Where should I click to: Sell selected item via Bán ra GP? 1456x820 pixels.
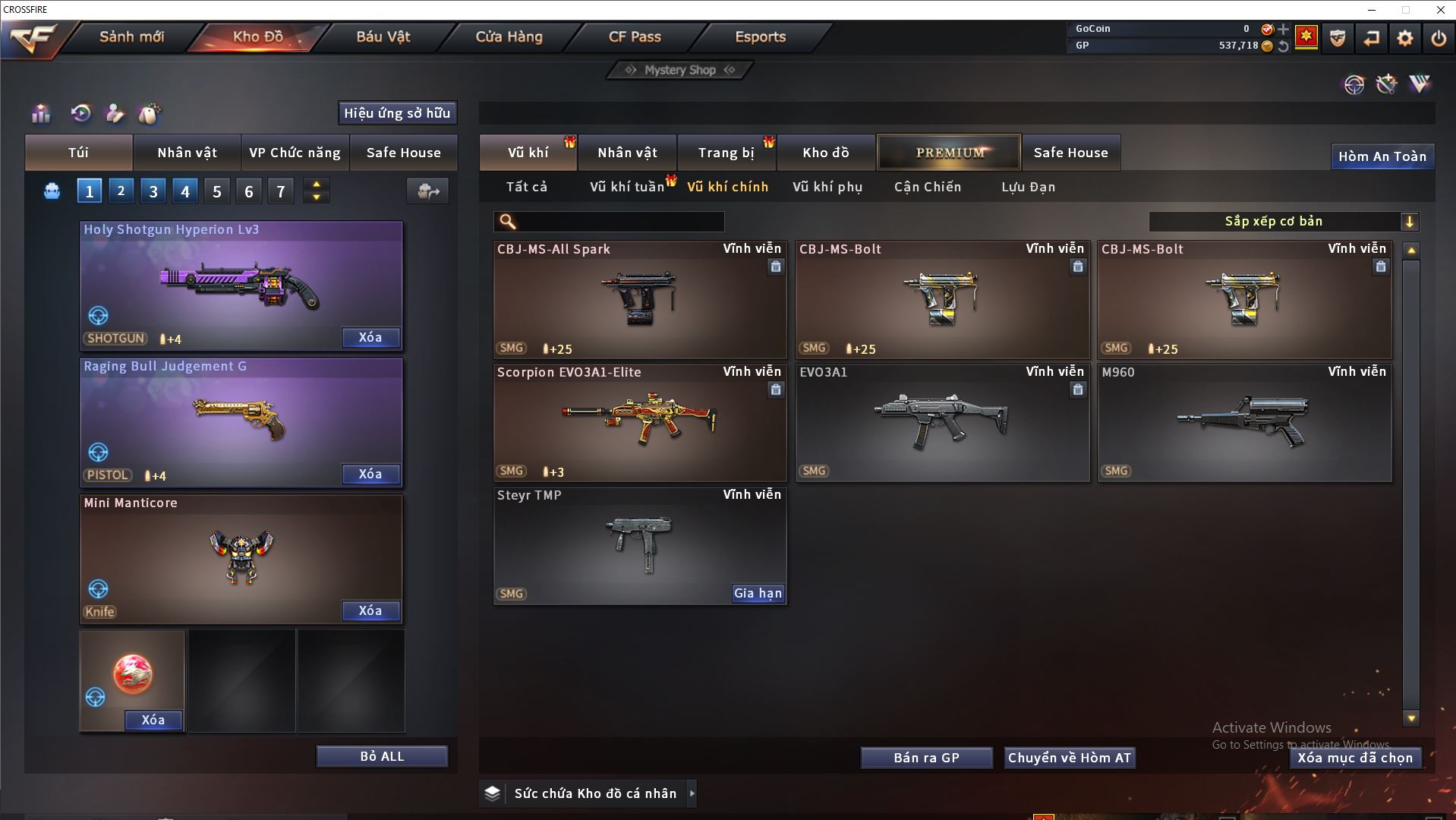[926, 758]
